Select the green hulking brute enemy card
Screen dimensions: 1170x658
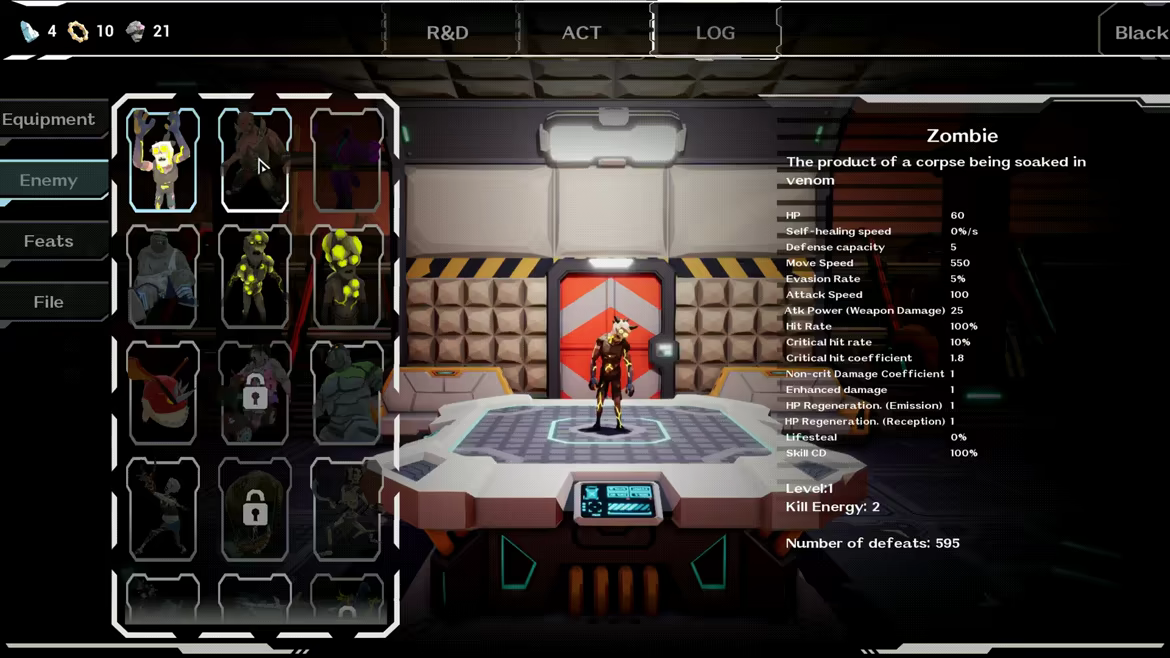point(347,393)
